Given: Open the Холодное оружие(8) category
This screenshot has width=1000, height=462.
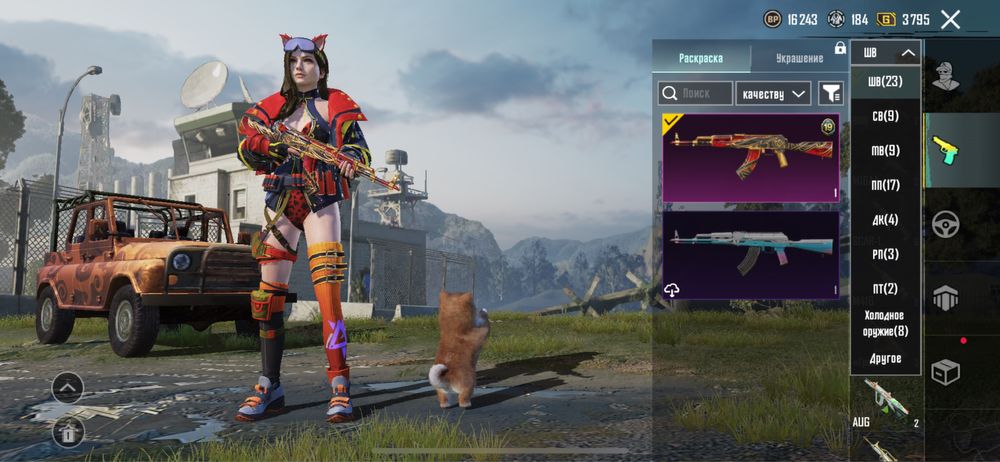Looking at the screenshot, I should point(885,323).
